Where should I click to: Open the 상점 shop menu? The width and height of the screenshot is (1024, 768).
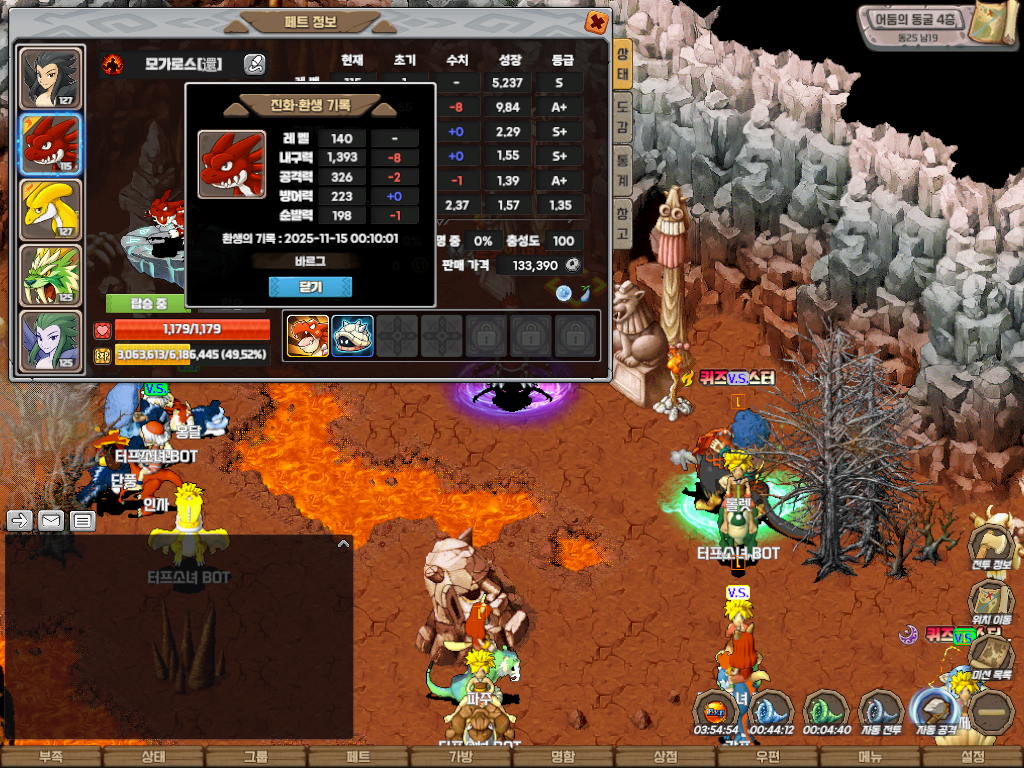665,757
